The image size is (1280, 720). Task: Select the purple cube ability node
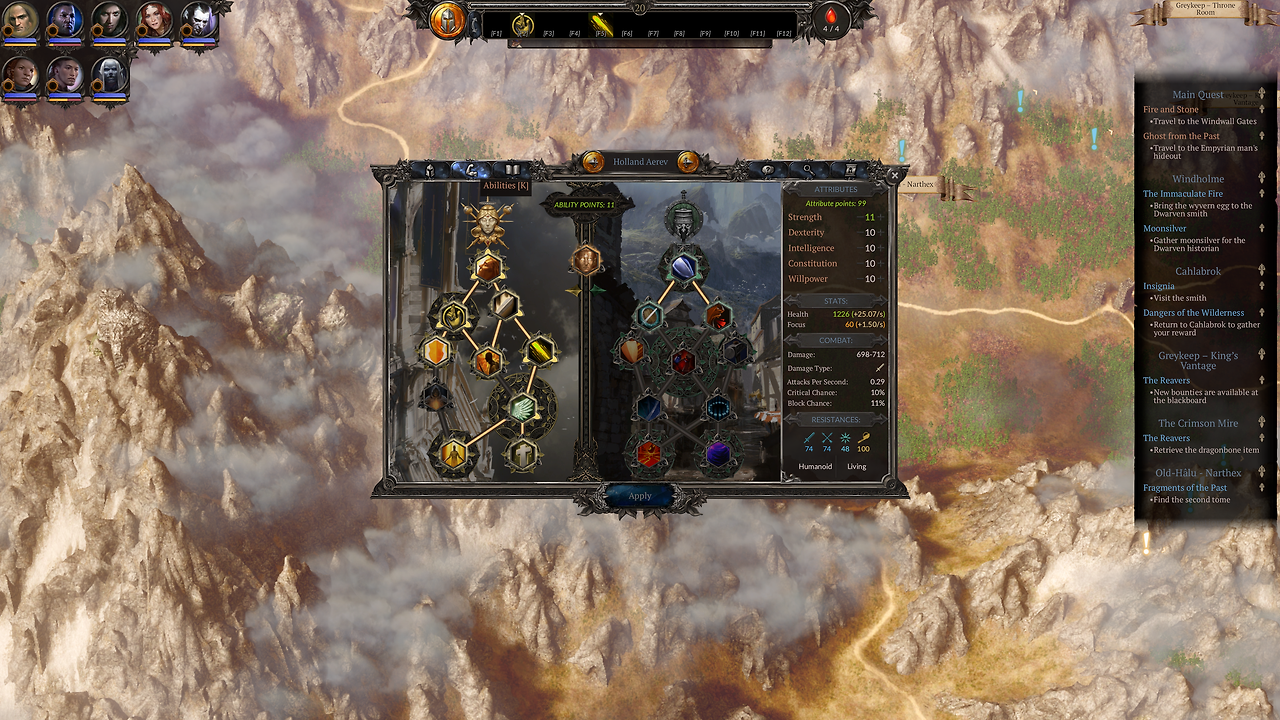[718, 454]
